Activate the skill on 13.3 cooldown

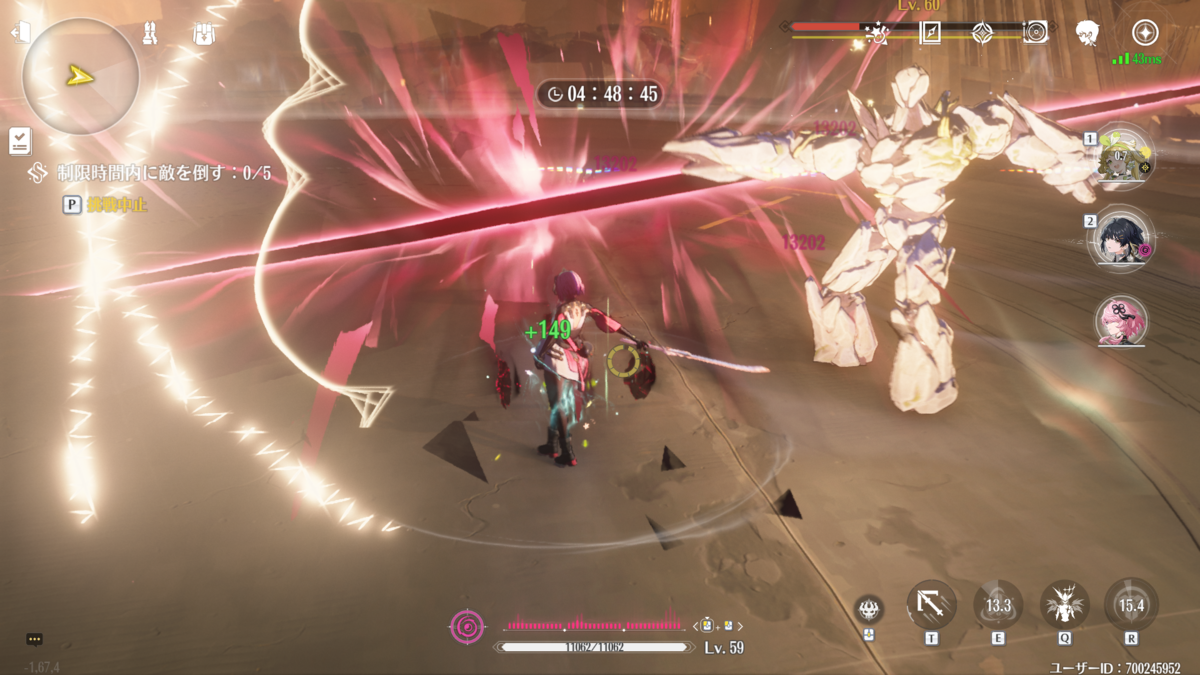(998, 605)
